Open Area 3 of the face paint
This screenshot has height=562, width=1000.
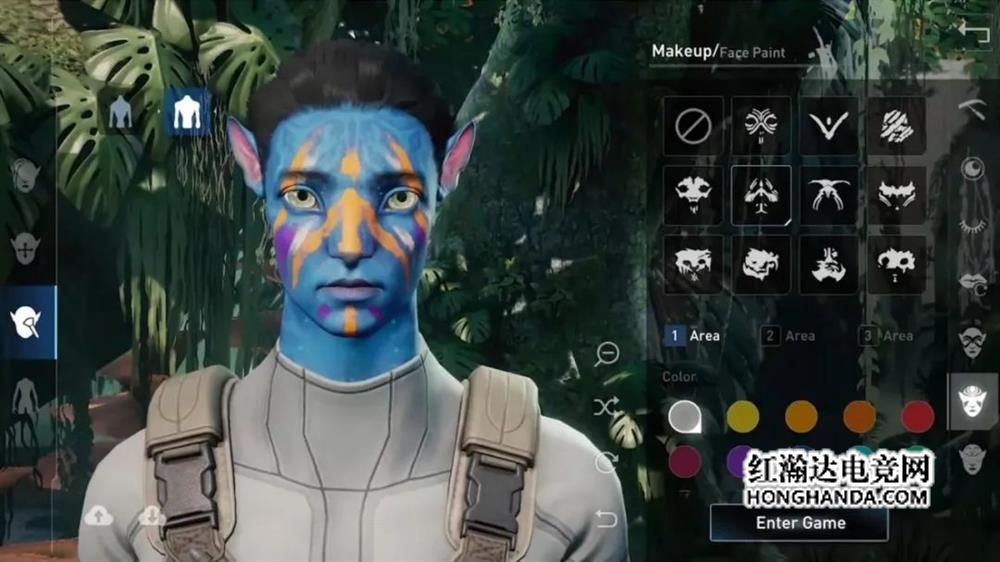click(x=886, y=336)
